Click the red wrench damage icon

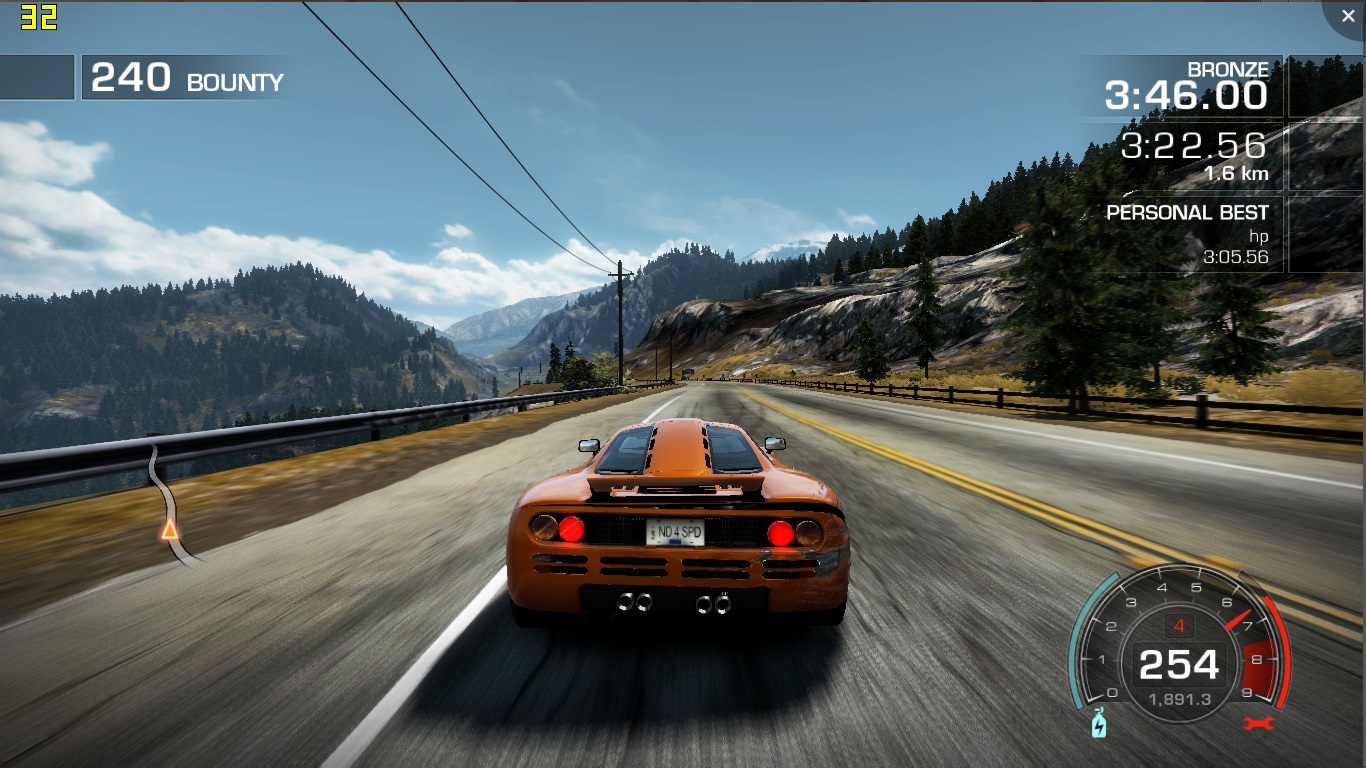[x=1258, y=723]
